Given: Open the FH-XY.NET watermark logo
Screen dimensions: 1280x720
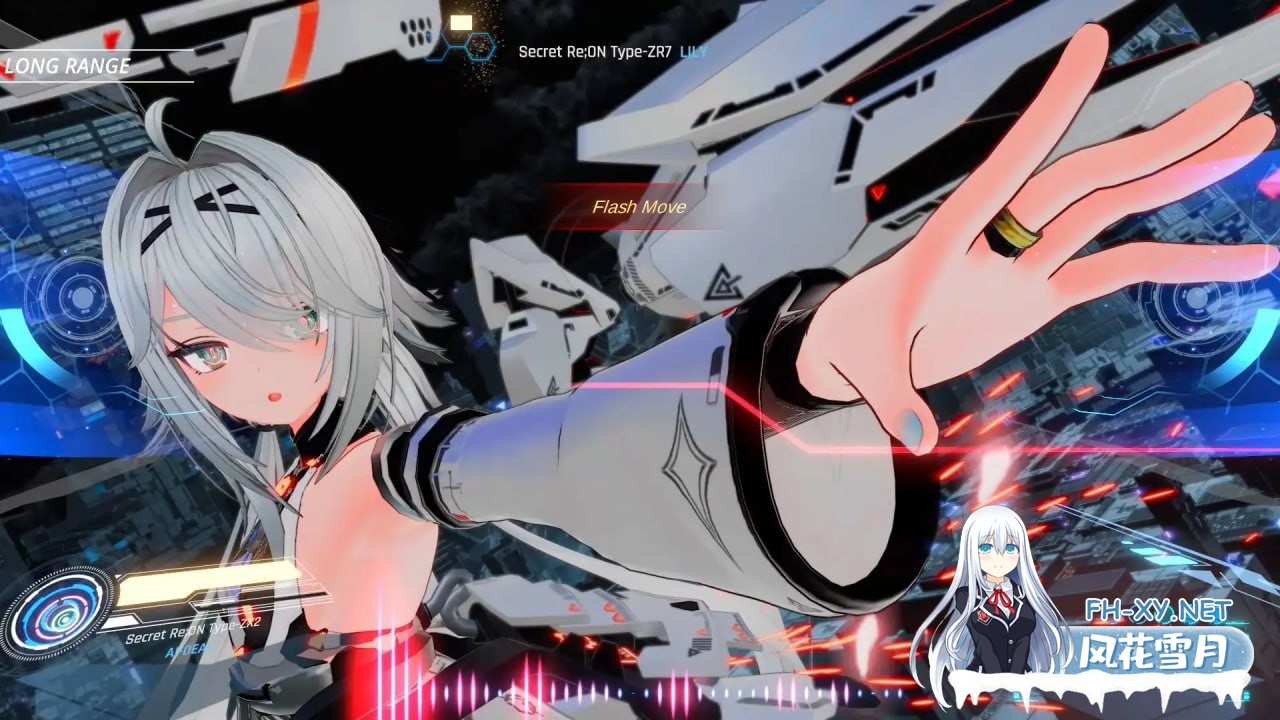Looking at the screenshot, I should pos(1161,610).
